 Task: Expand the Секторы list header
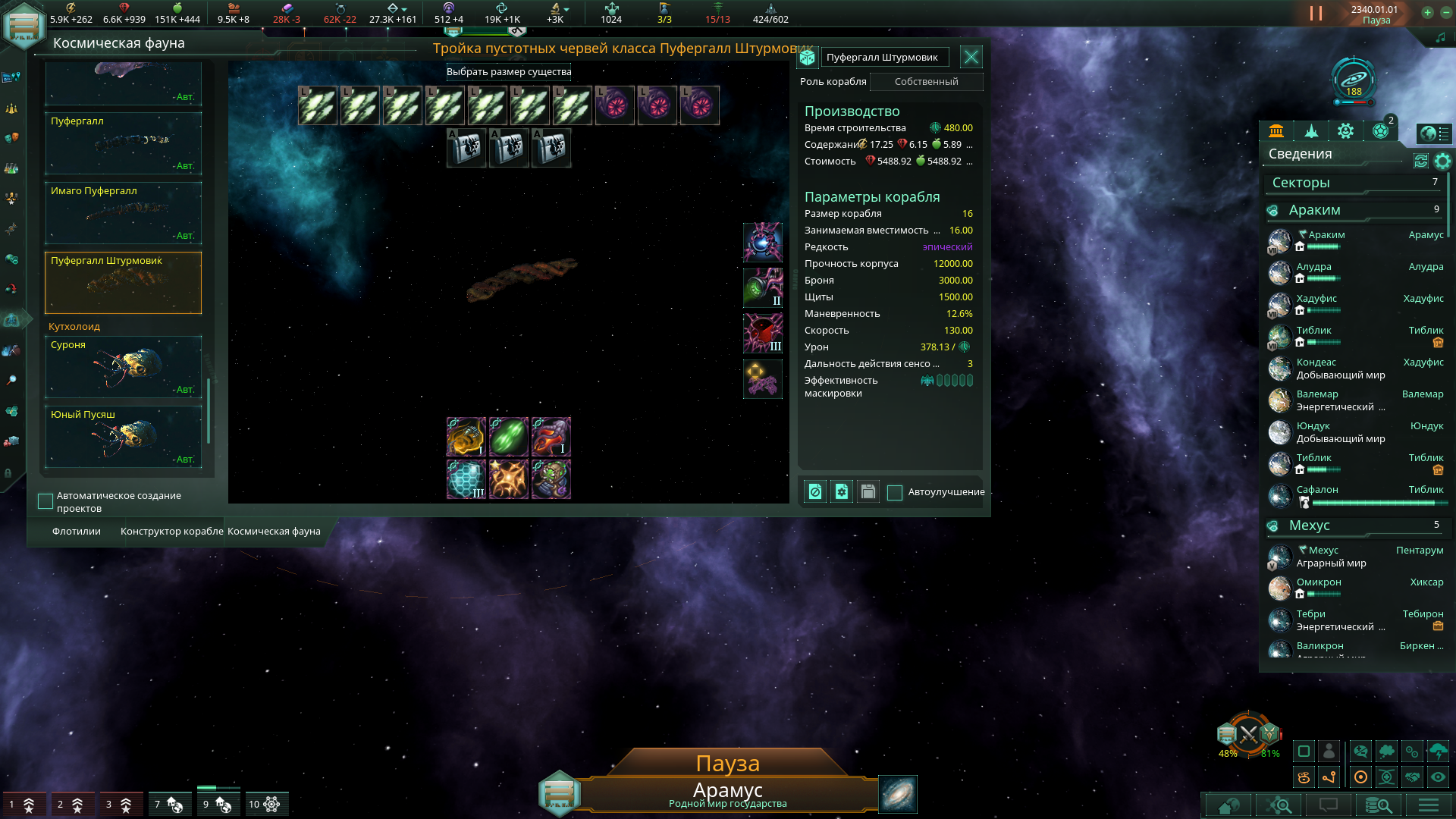tap(1354, 183)
